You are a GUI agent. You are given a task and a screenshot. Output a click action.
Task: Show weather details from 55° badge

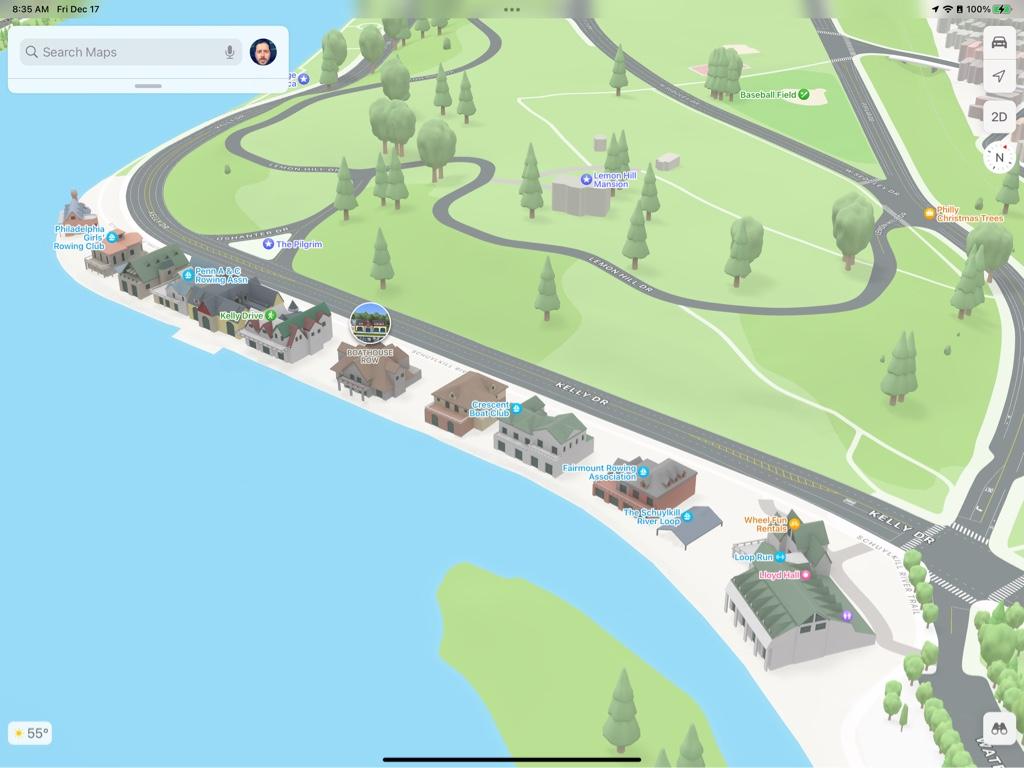point(29,733)
